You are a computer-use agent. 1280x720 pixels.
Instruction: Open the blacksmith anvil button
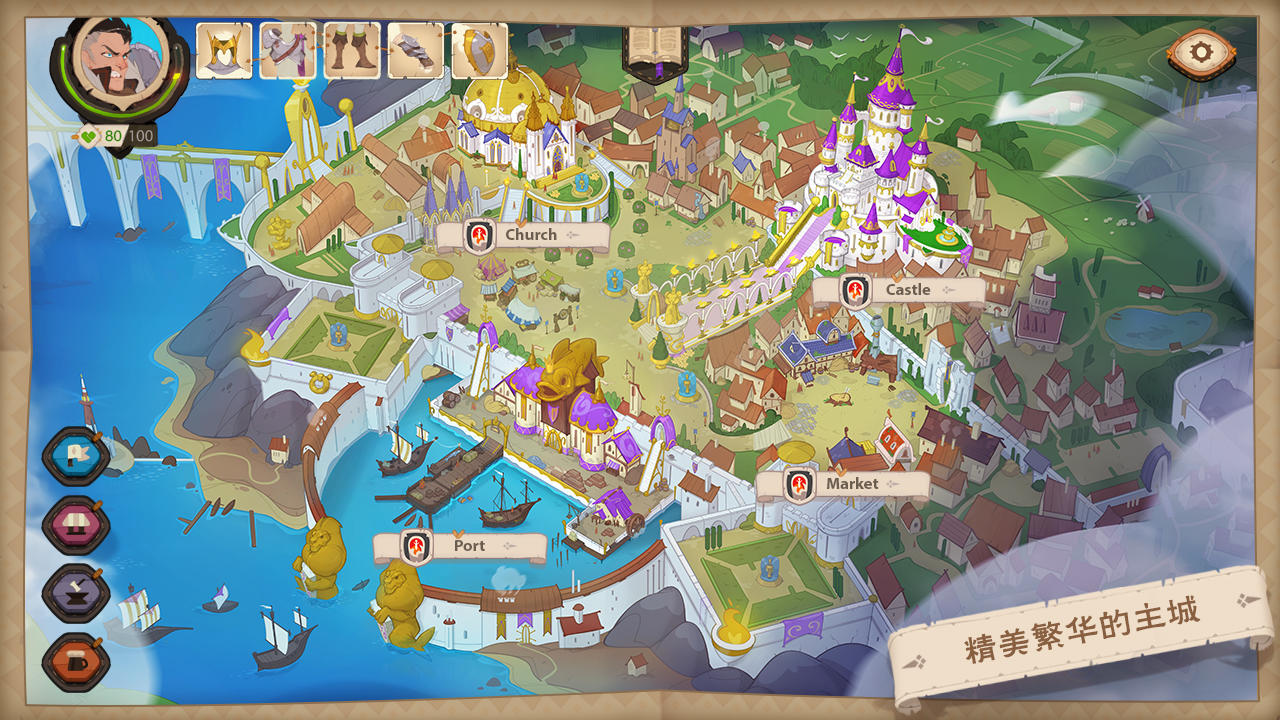76,594
